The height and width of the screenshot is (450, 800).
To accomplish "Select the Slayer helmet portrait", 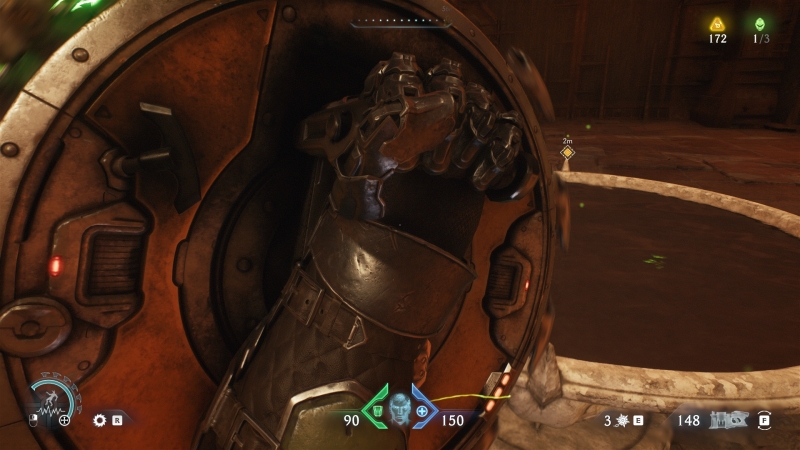I will (x=400, y=409).
